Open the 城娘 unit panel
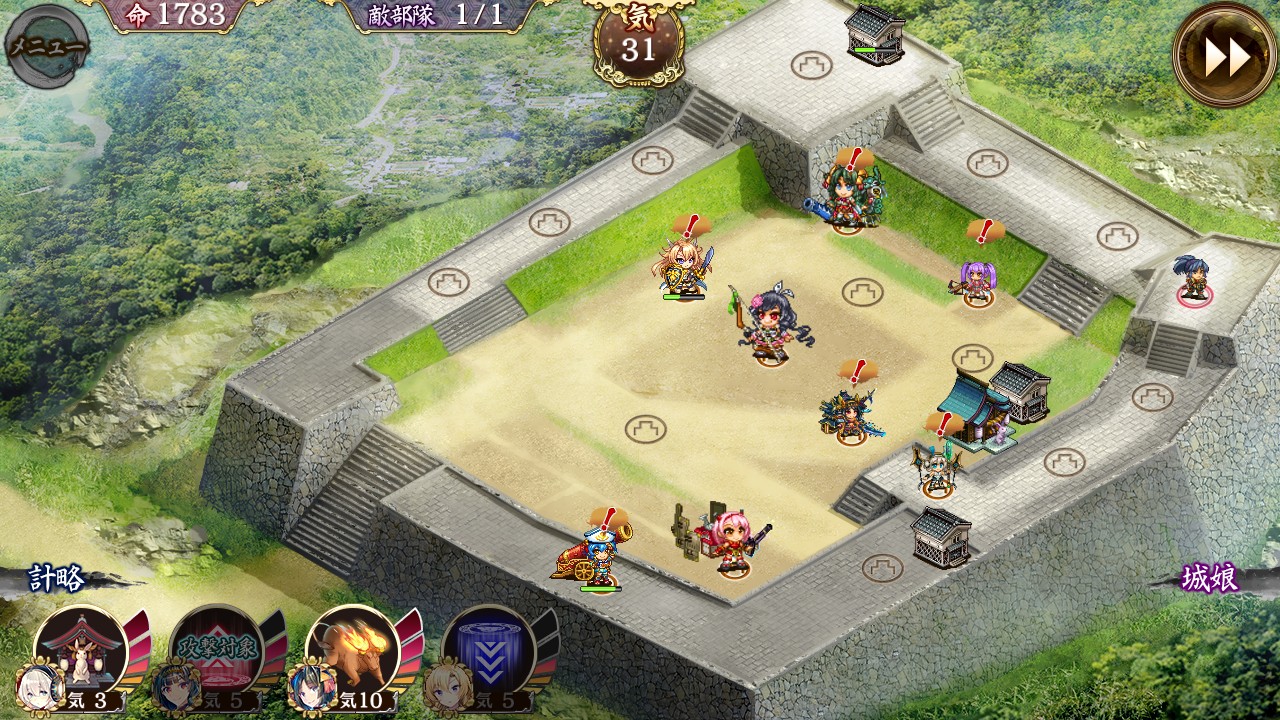This screenshot has height=720, width=1280. [1210, 579]
